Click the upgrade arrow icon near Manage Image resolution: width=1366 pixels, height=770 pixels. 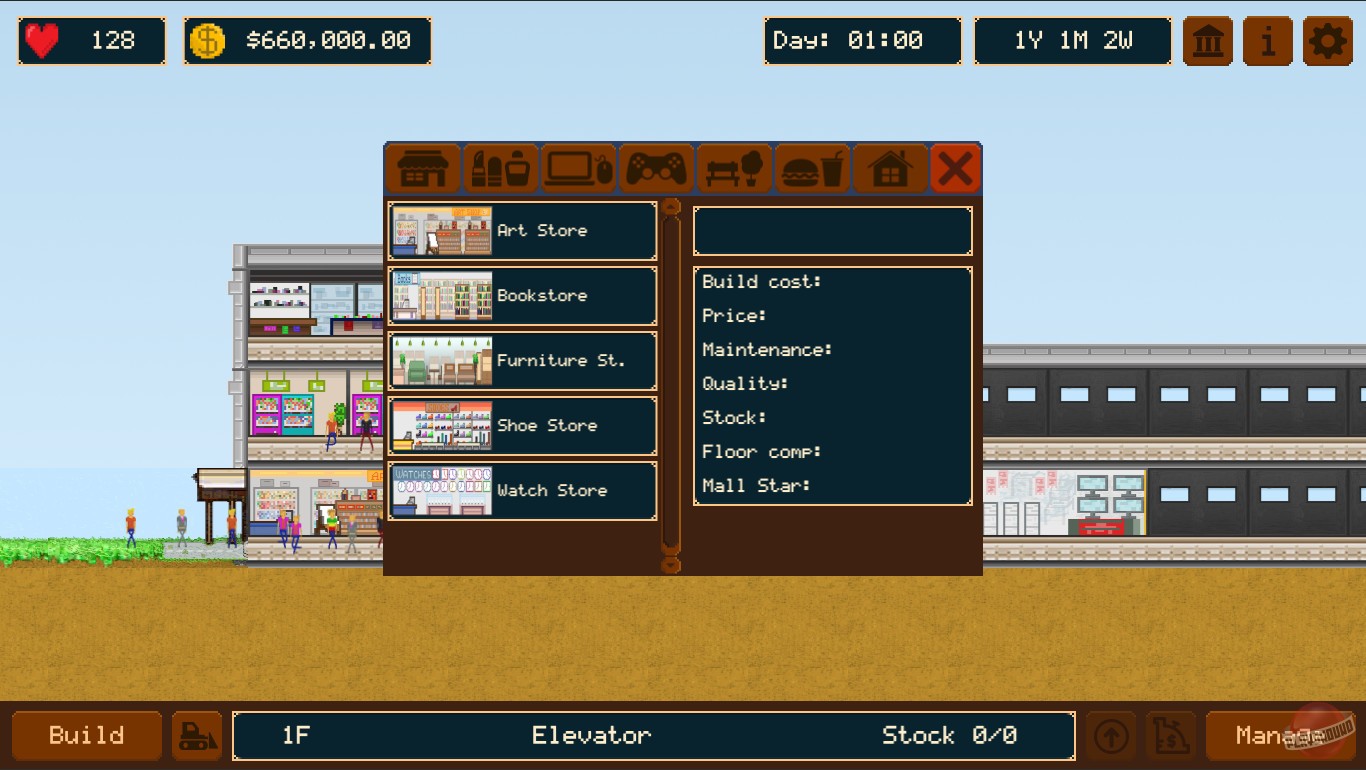coord(1111,735)
